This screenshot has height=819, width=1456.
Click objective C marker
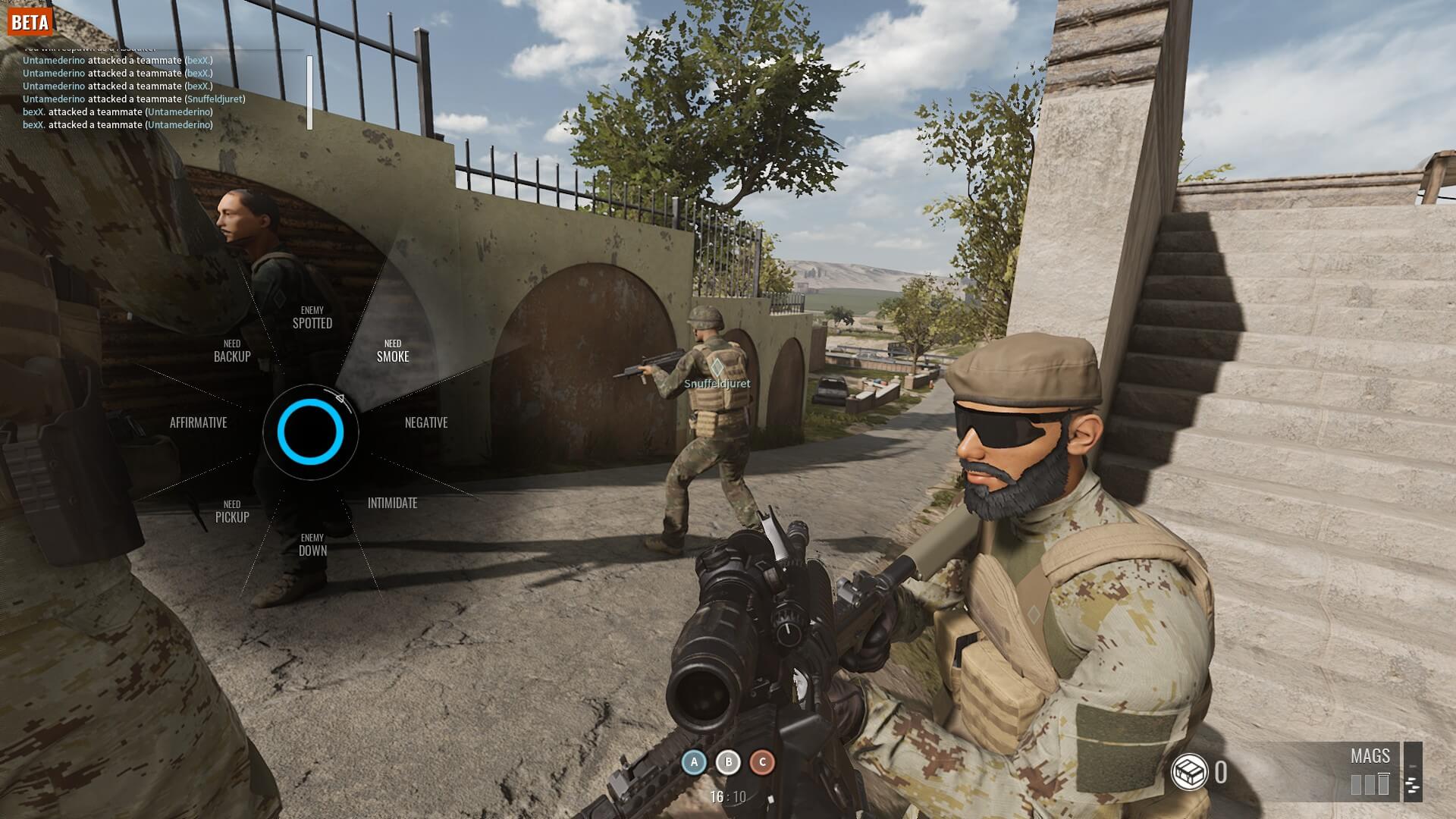coord(763,762)
